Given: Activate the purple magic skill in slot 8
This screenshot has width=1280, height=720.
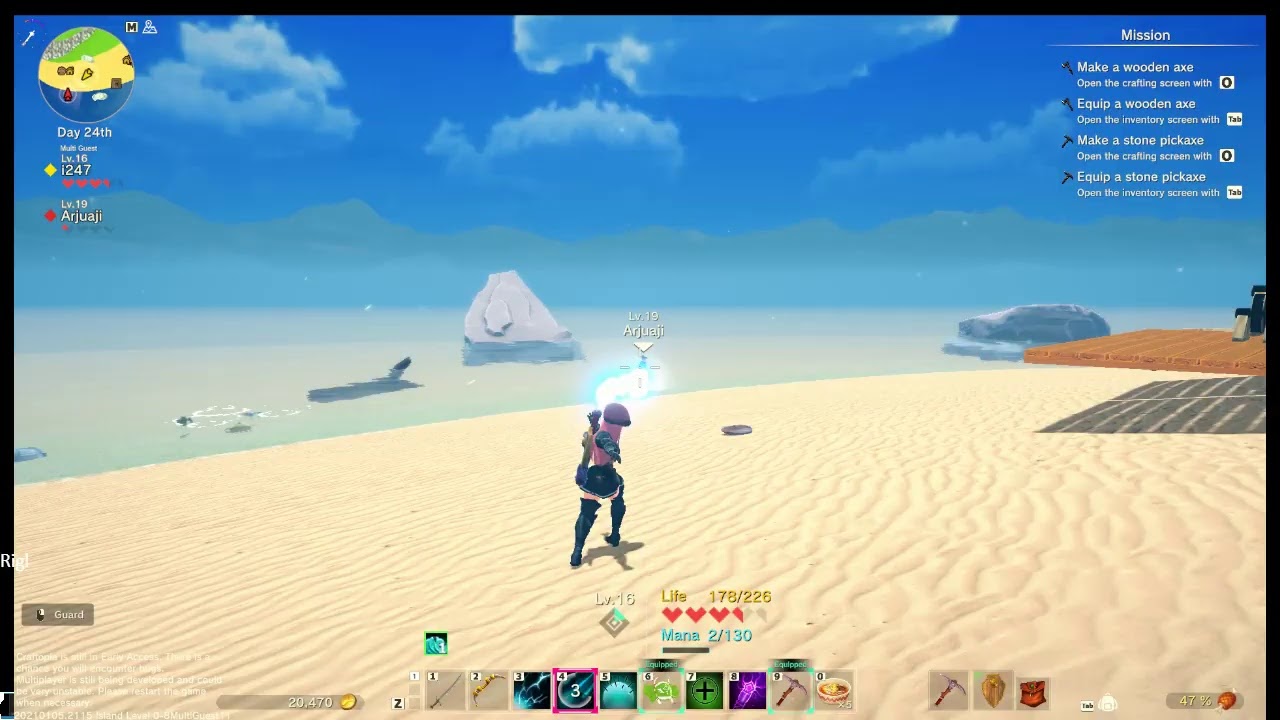Looking at the screenshot, I should click(748, 691).
